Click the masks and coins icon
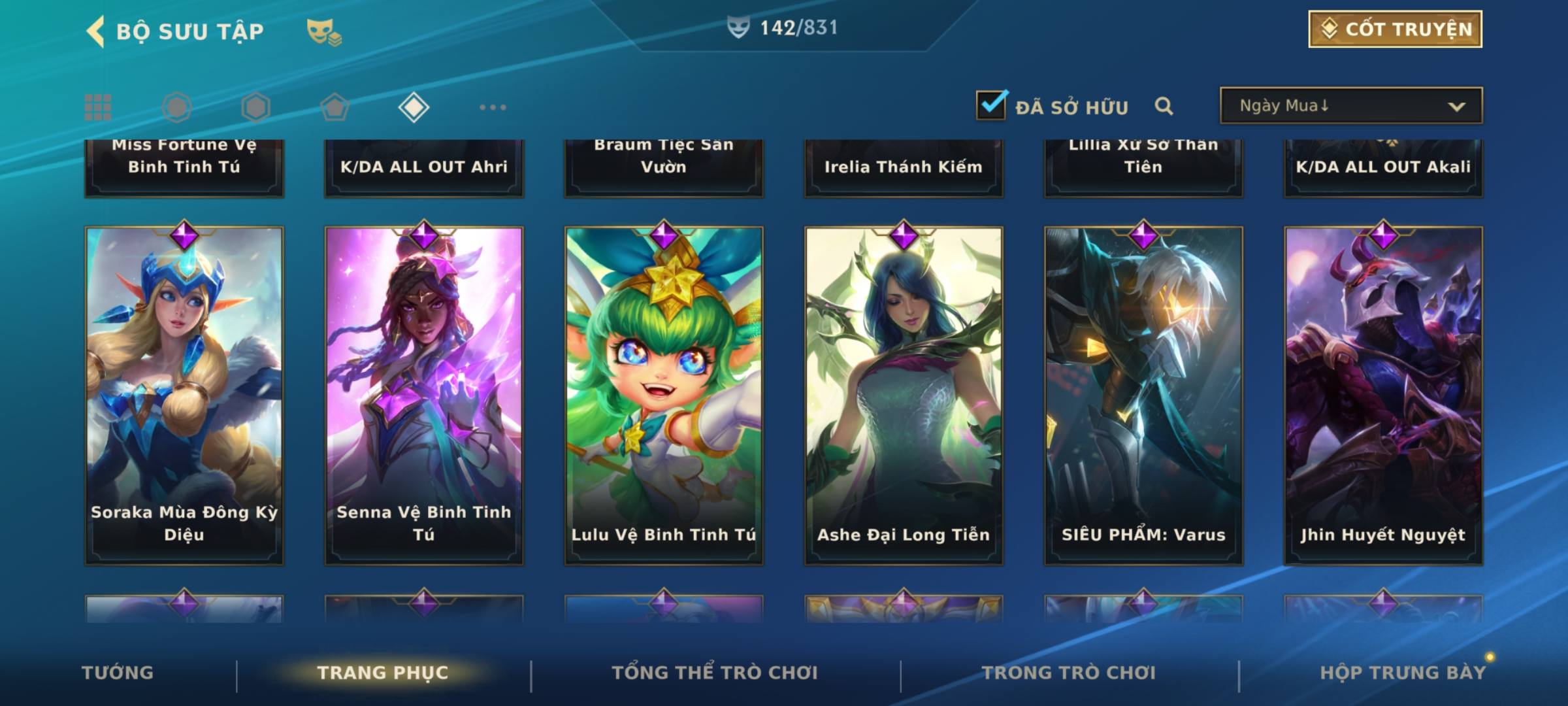 coord(324,31)
